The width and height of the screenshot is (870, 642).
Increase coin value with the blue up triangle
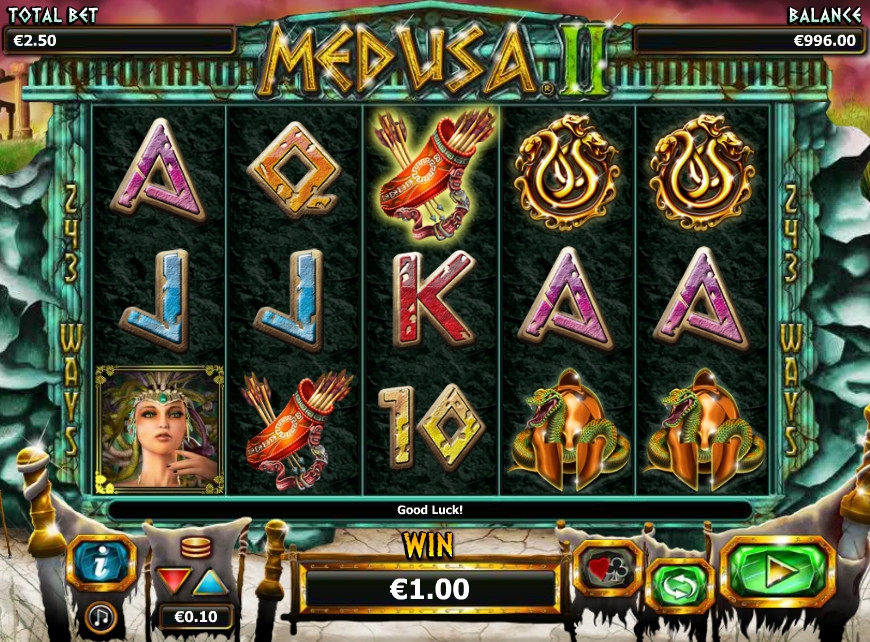pyautogui.click(x=208, y=580)
